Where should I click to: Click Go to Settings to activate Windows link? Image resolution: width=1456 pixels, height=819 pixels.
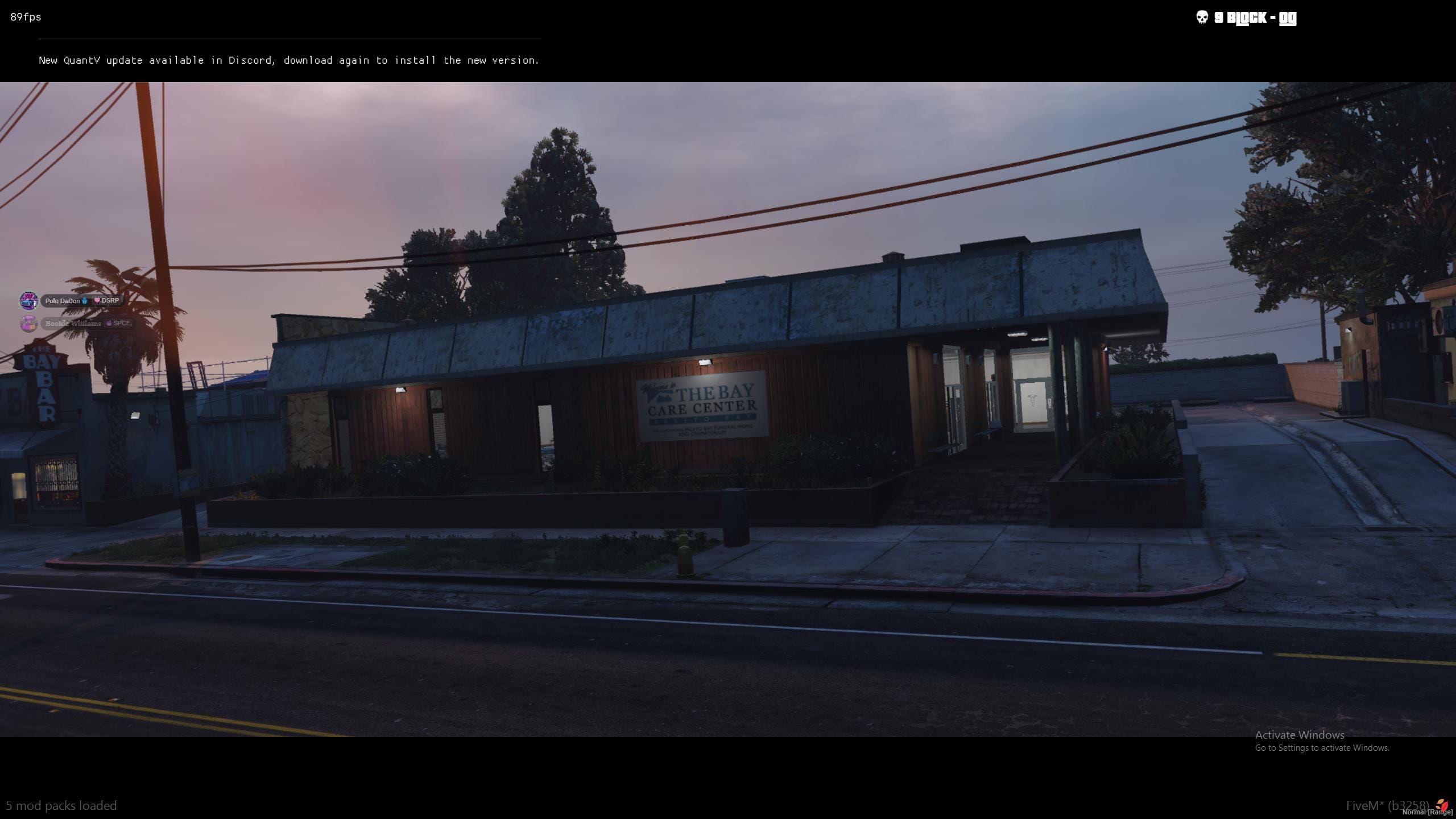(1325, 748)
